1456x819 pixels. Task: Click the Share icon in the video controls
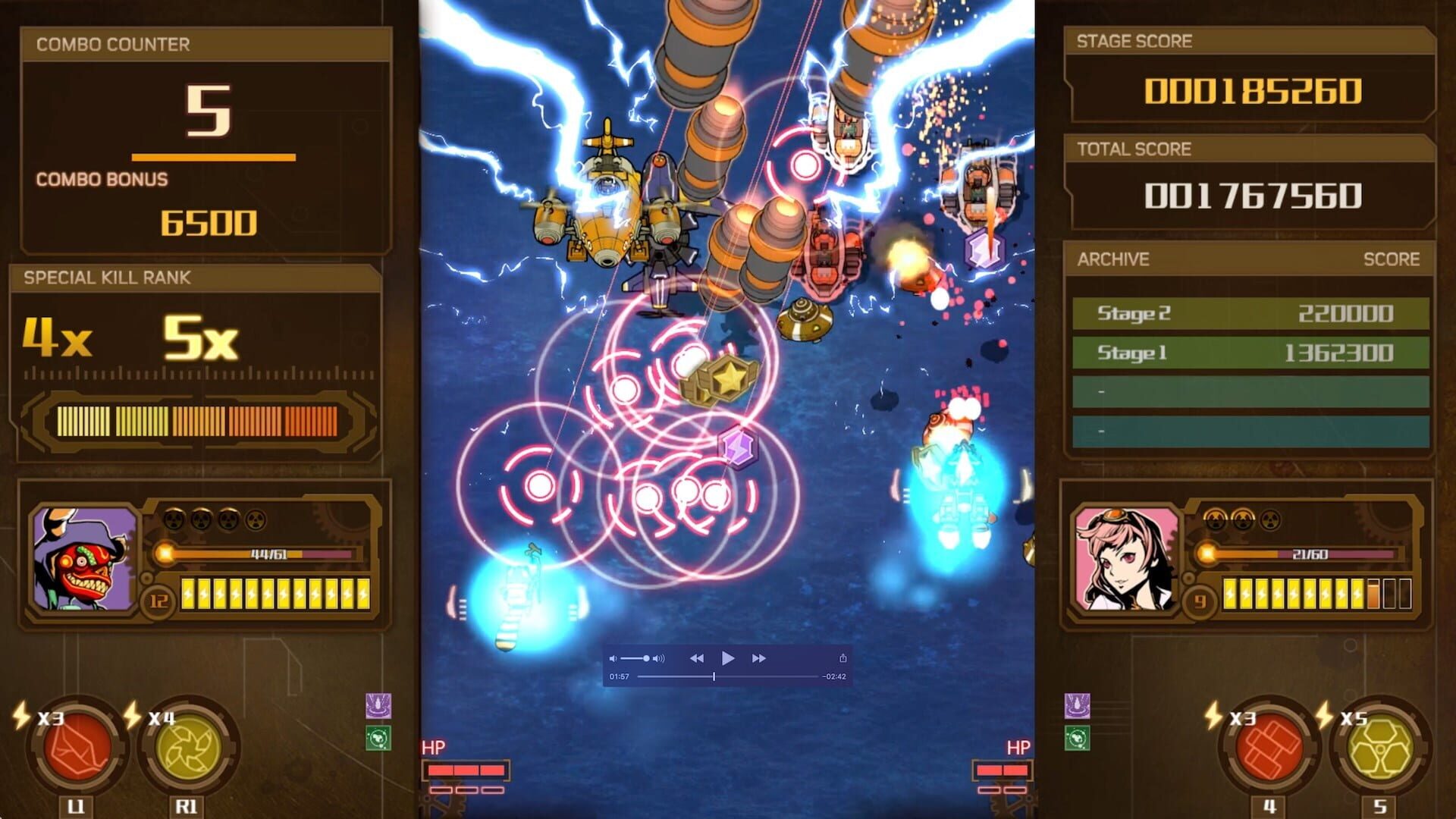click(x=844, y=657)
